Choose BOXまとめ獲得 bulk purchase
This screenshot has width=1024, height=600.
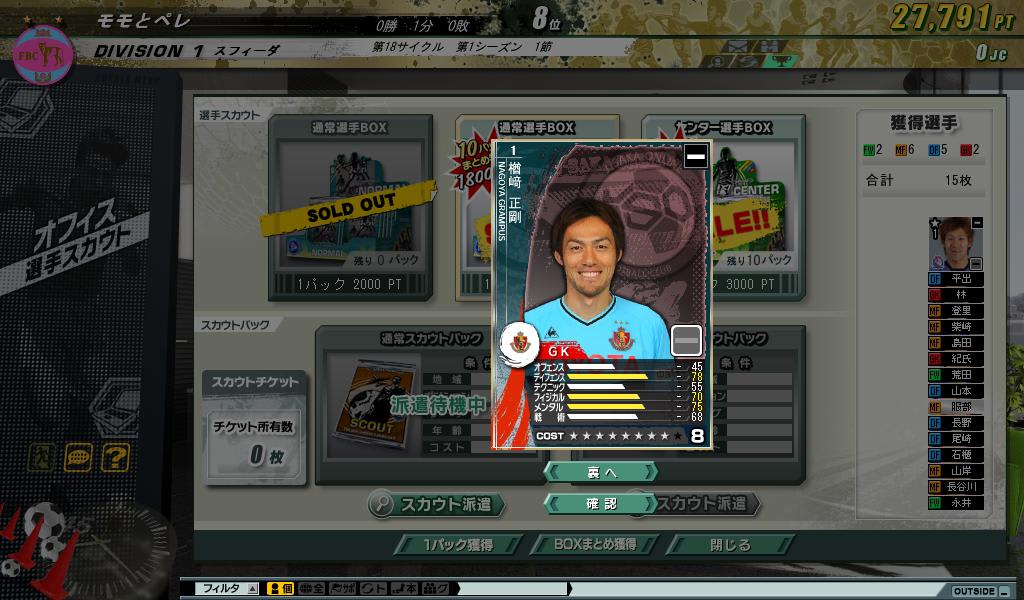[x=595, y=545]
